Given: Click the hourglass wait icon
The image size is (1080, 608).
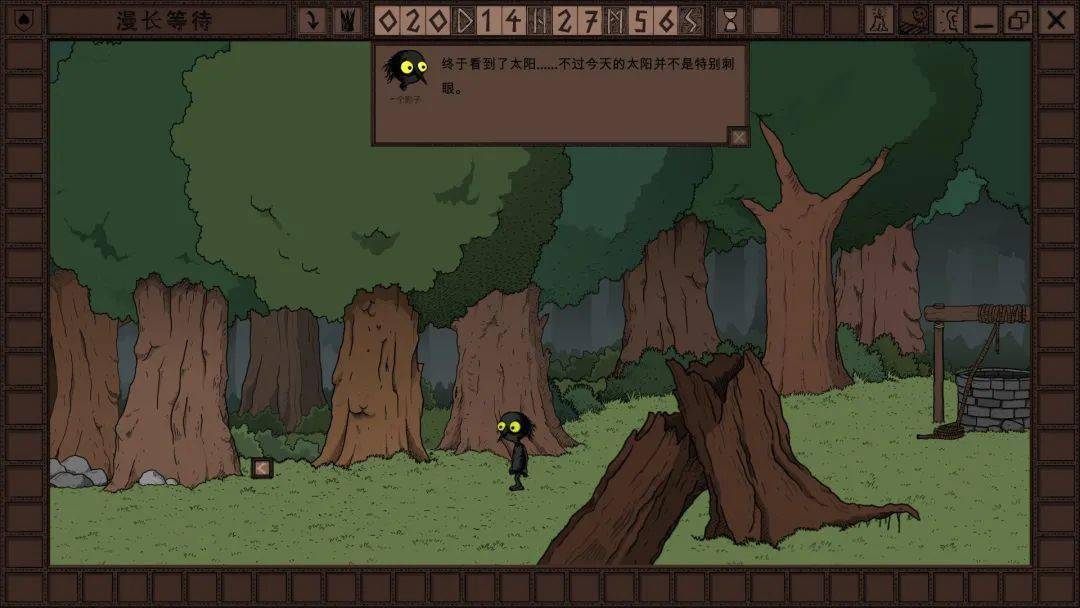Looking at the screenshot, I should pos(731,20).
